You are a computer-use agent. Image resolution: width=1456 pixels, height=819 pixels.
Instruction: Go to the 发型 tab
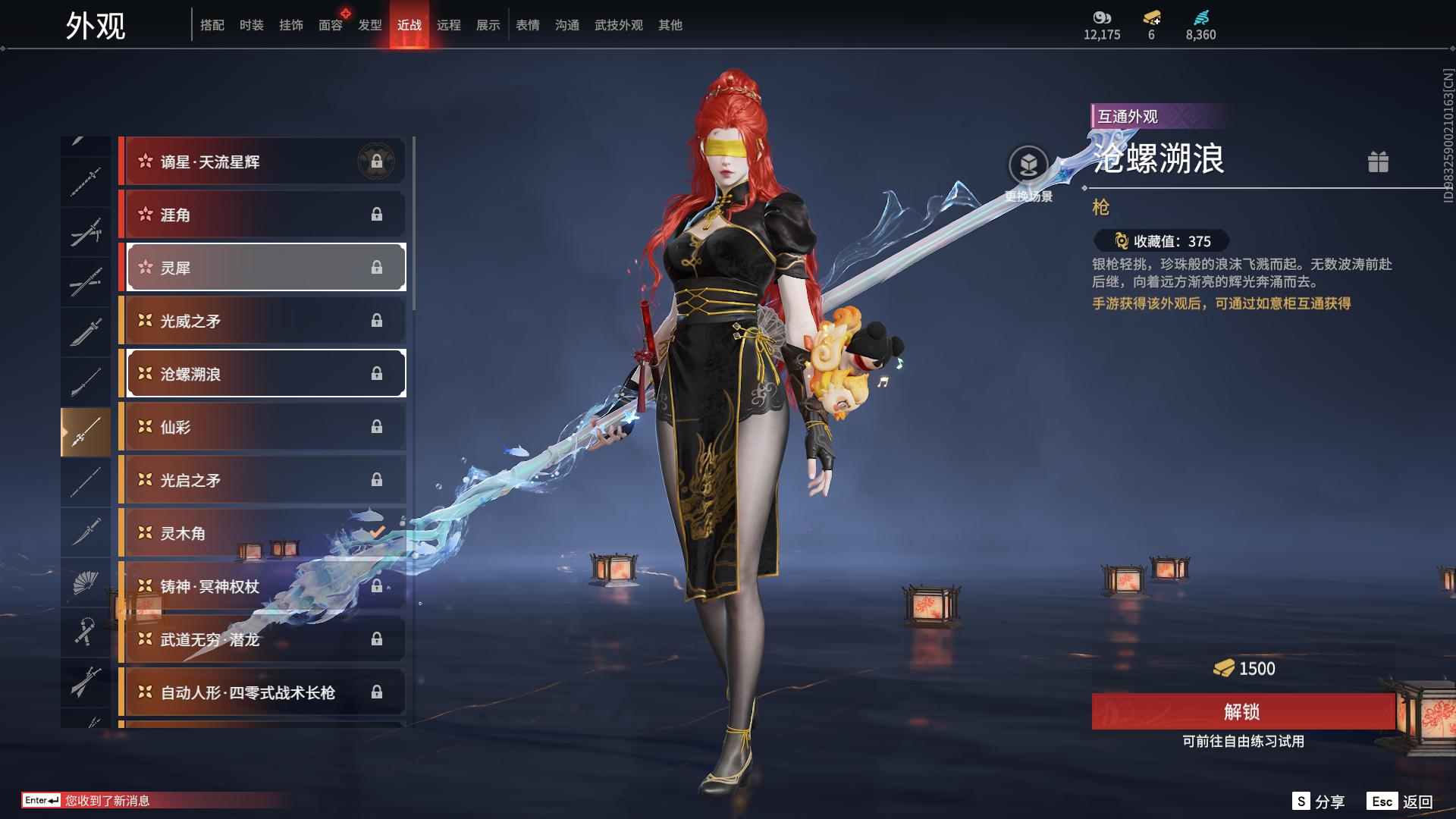coord(369,25)
